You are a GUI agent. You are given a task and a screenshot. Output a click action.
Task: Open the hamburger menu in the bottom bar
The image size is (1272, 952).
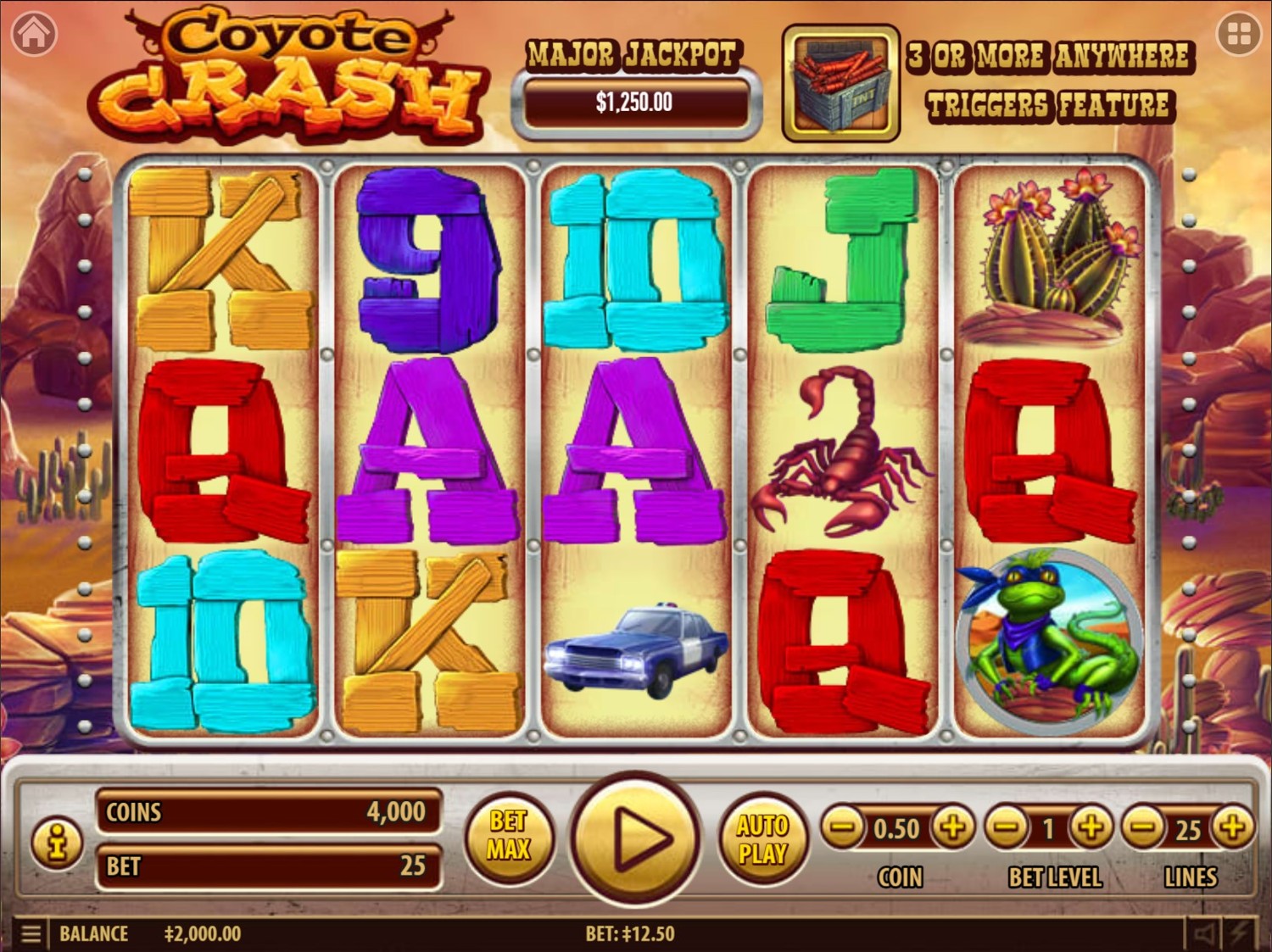pos(31,934)
